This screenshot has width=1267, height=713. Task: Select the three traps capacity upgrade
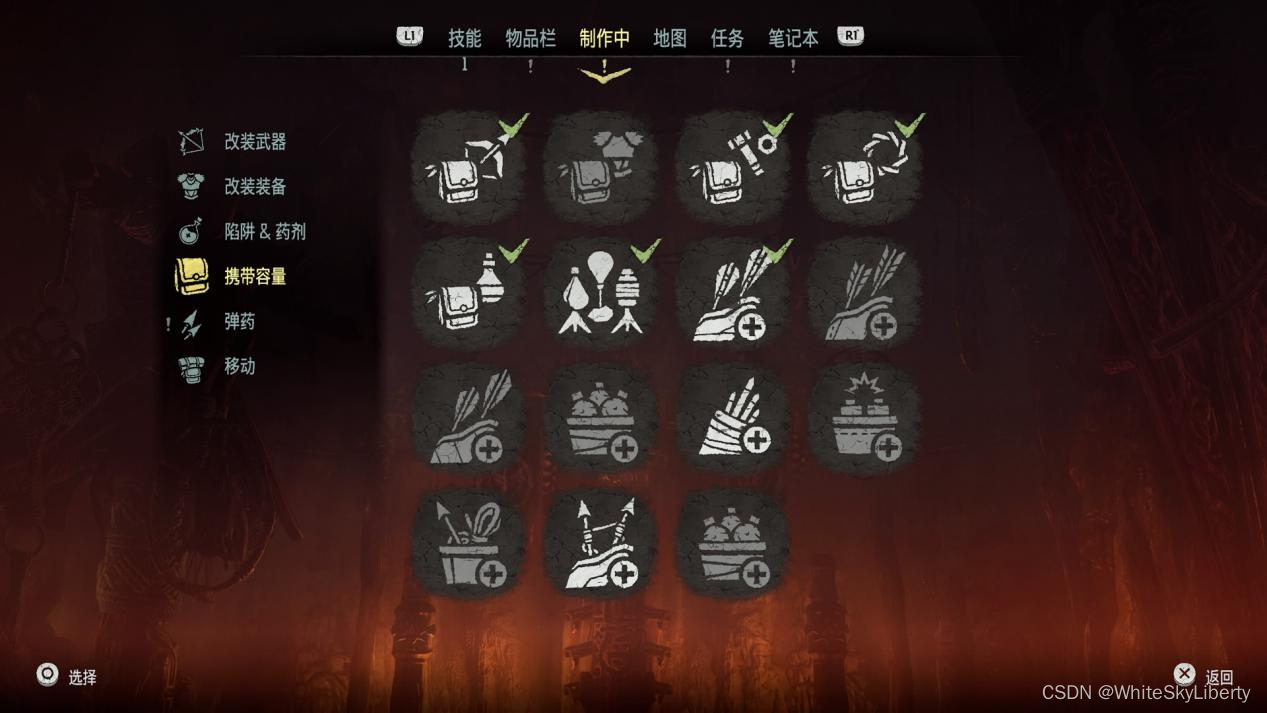tap(600, 293)
